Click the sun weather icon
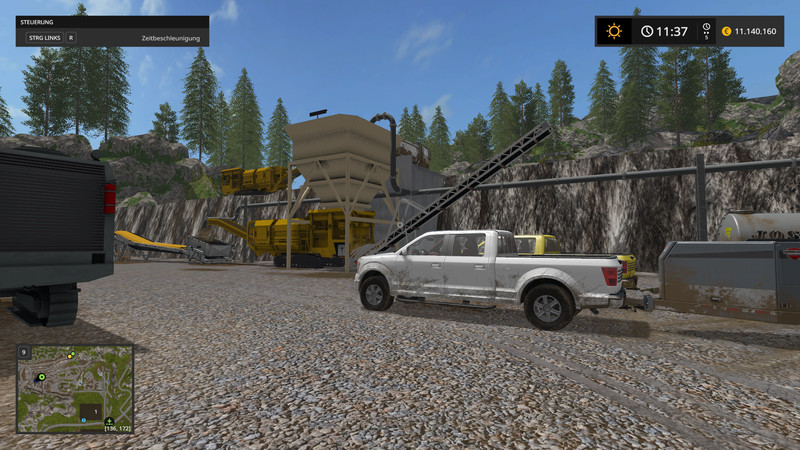Viewport: 800px width, 450px height. pyautogui.click(x=614, y=31)
